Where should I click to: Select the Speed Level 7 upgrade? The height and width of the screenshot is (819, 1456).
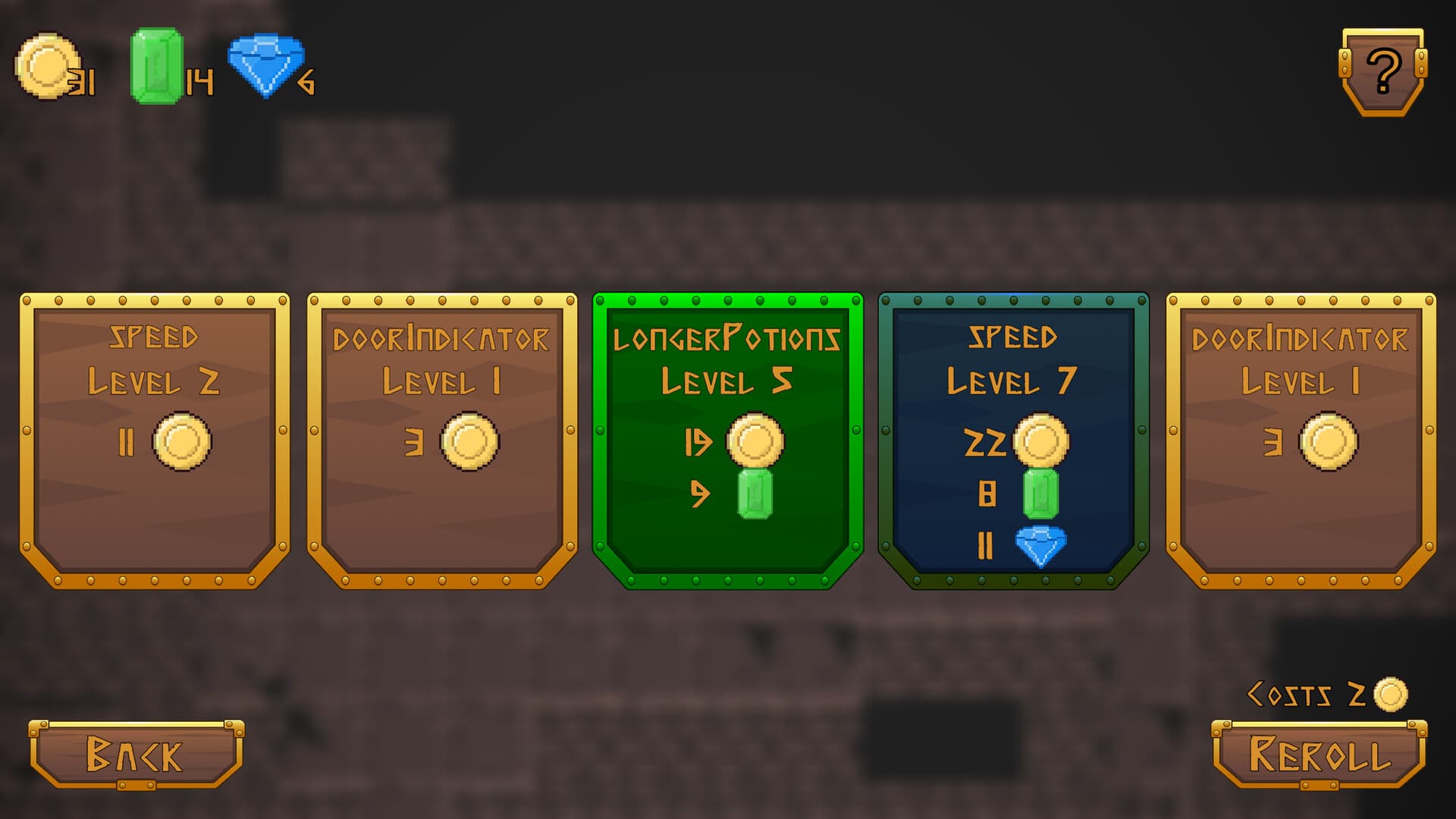1016,440
